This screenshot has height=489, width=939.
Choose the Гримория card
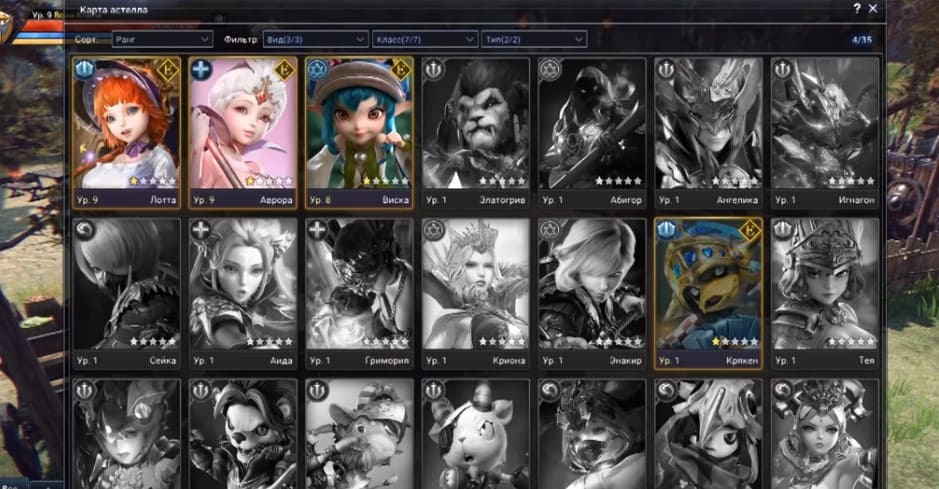point(359,293)
